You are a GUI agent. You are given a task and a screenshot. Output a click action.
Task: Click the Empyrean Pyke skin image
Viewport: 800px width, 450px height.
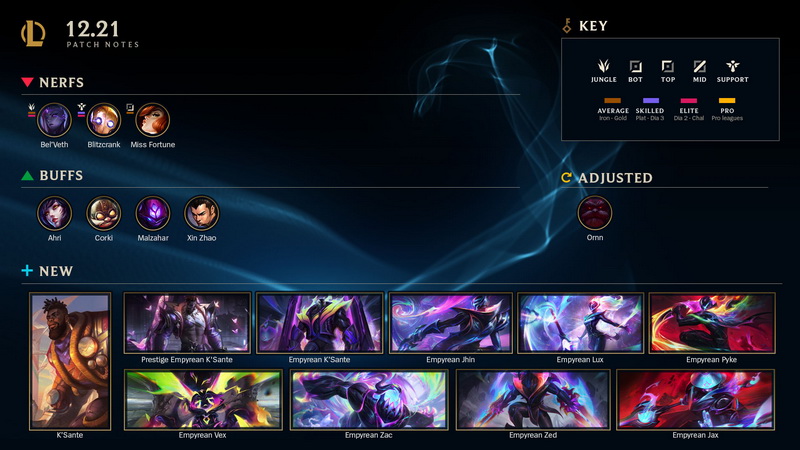712,323
